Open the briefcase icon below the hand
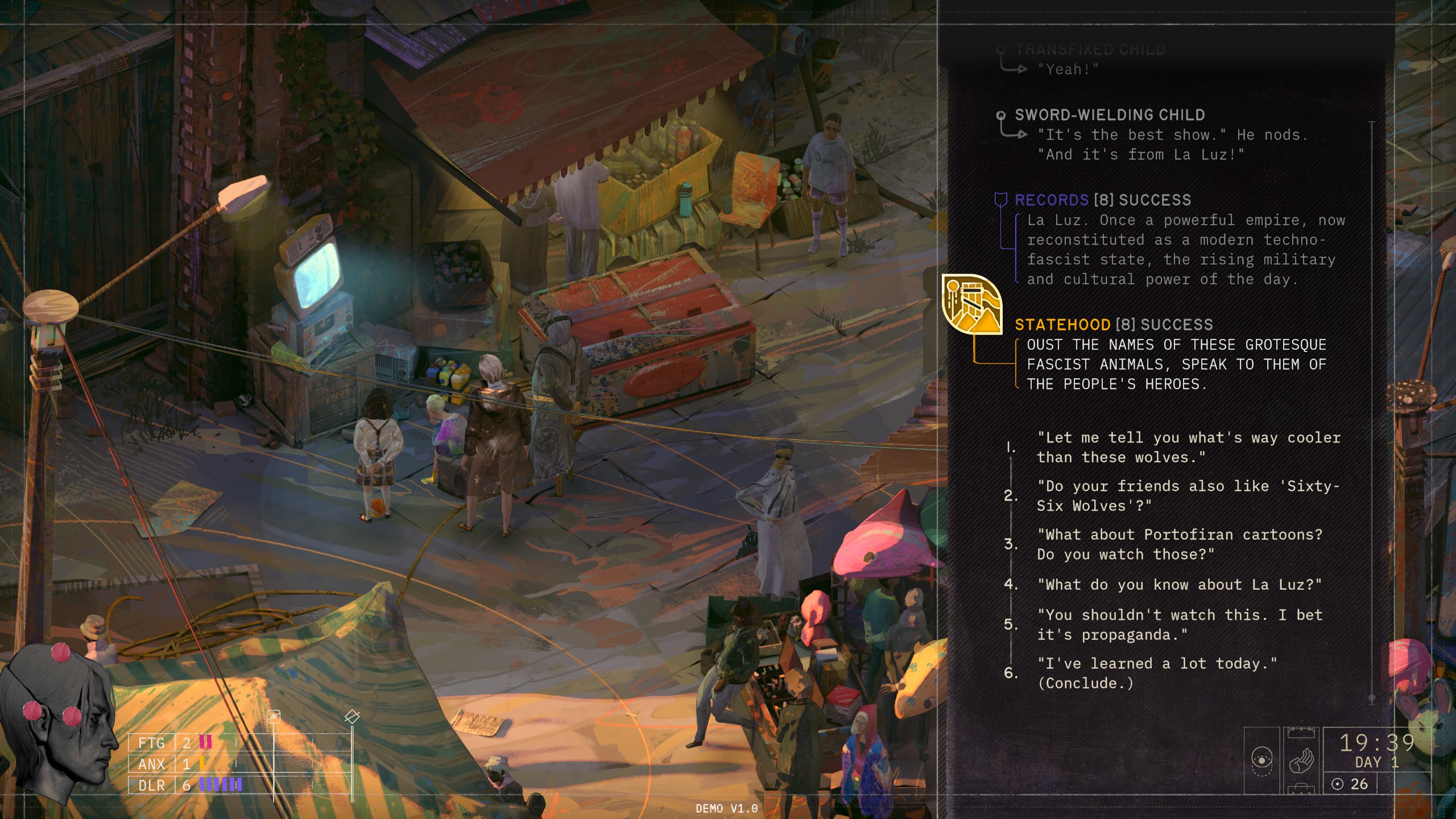 (x=1301, y=790)
